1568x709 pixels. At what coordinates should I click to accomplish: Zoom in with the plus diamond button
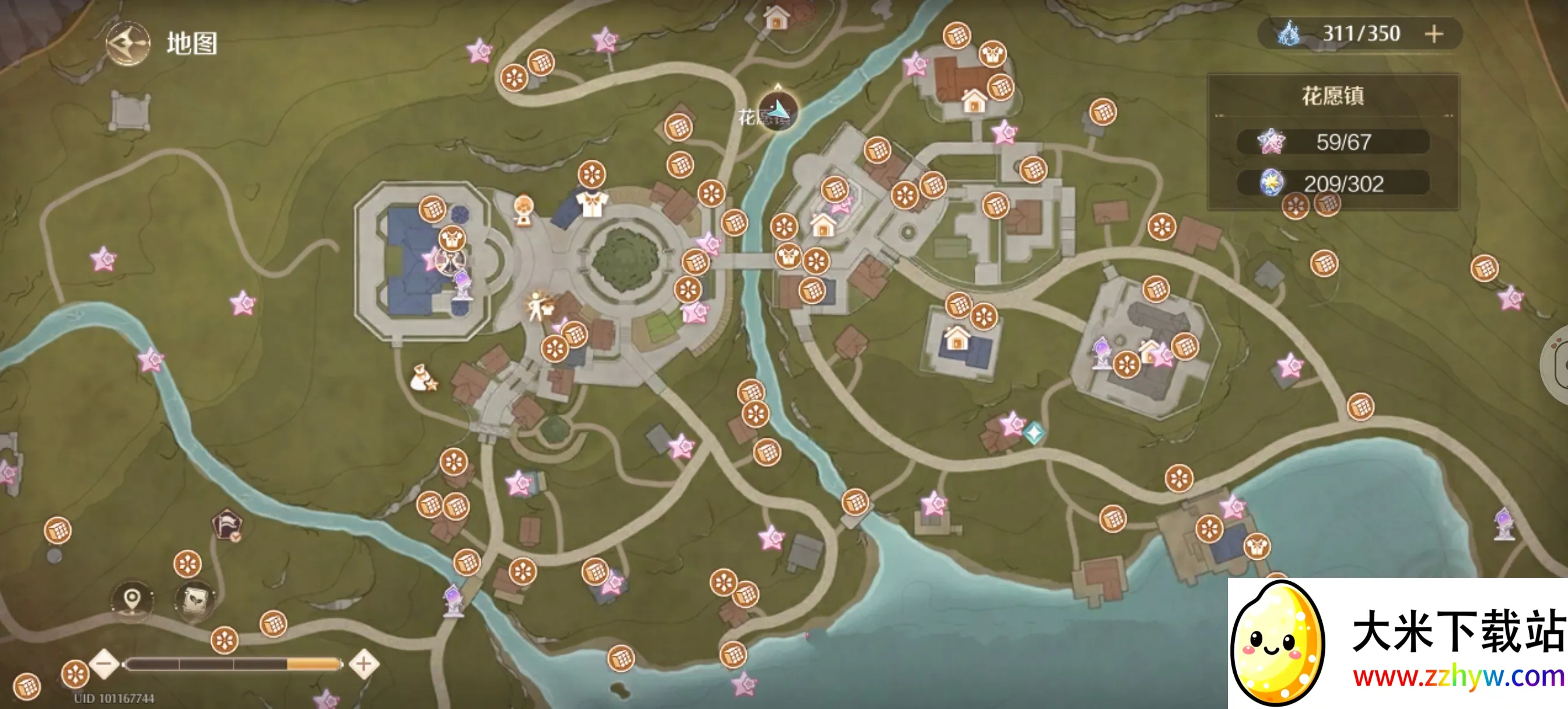(364, 664)
